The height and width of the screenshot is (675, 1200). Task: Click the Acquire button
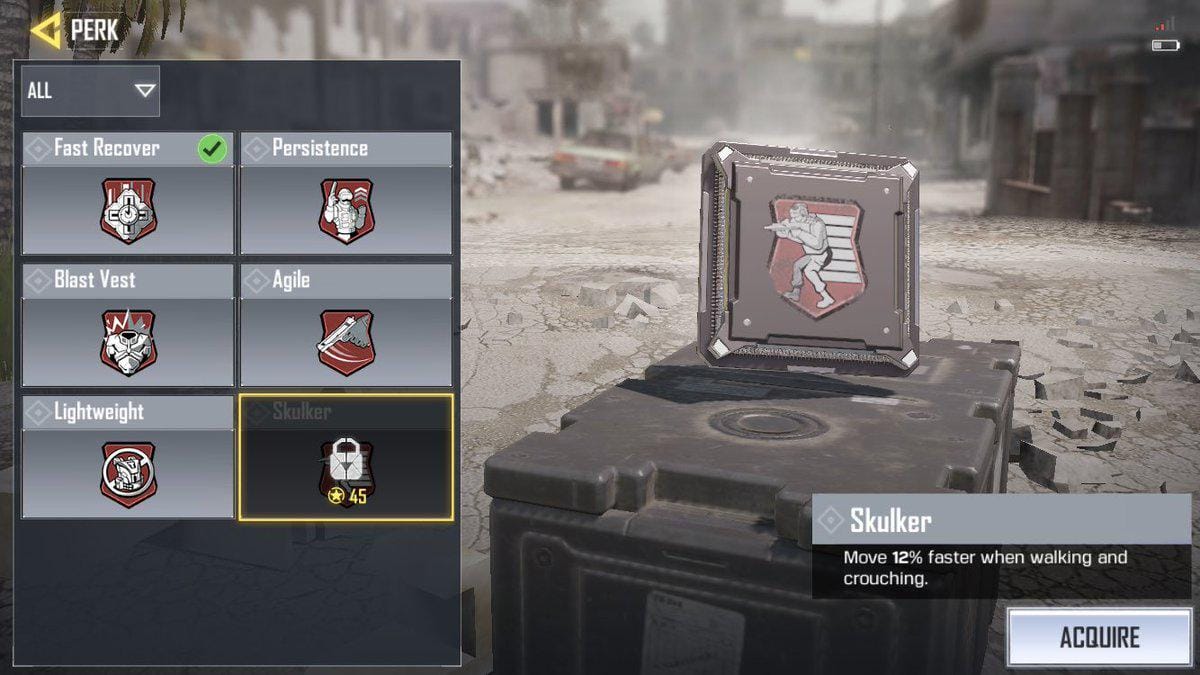1098,637
